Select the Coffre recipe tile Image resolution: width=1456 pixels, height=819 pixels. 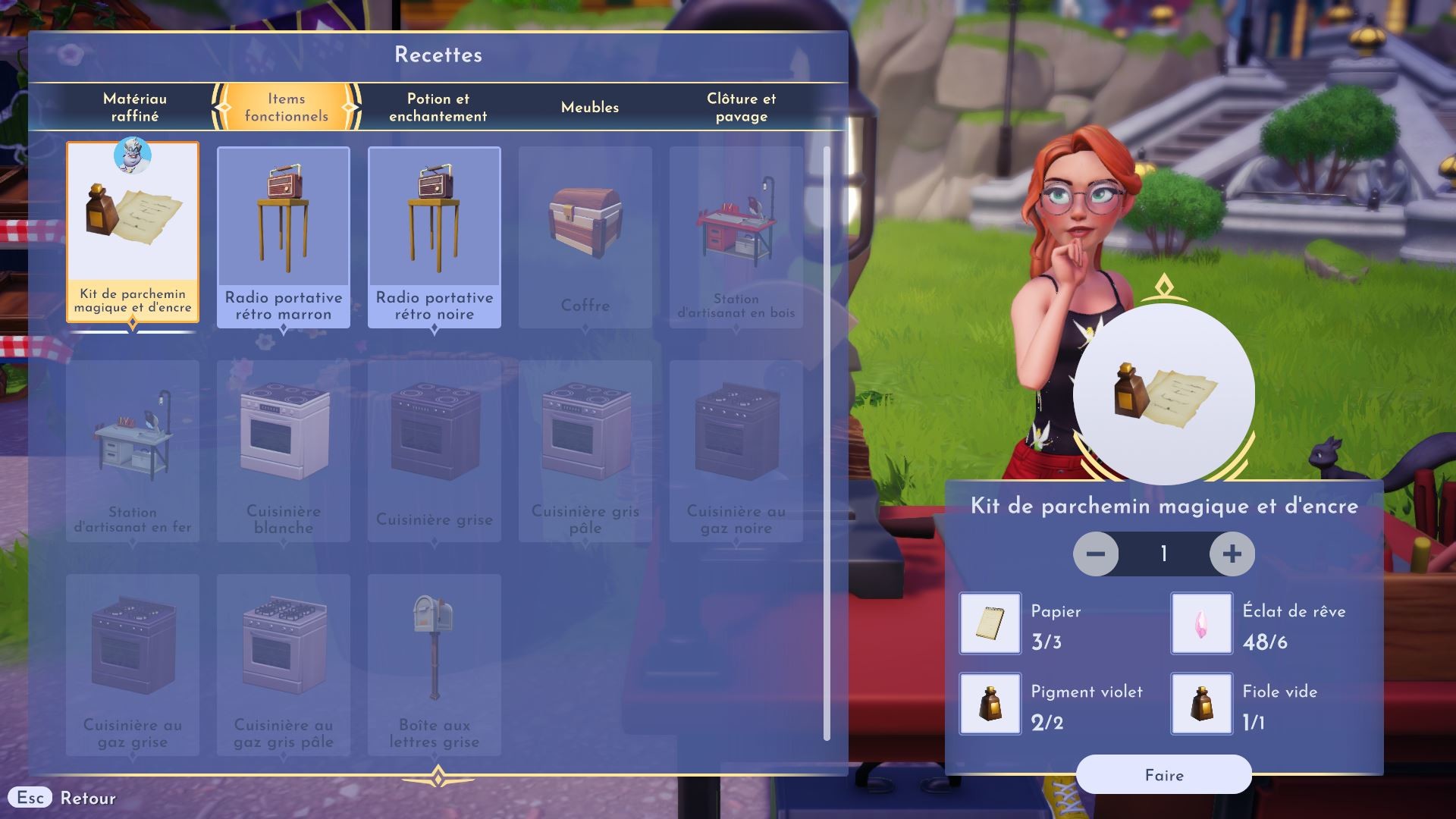coord(585,237)
